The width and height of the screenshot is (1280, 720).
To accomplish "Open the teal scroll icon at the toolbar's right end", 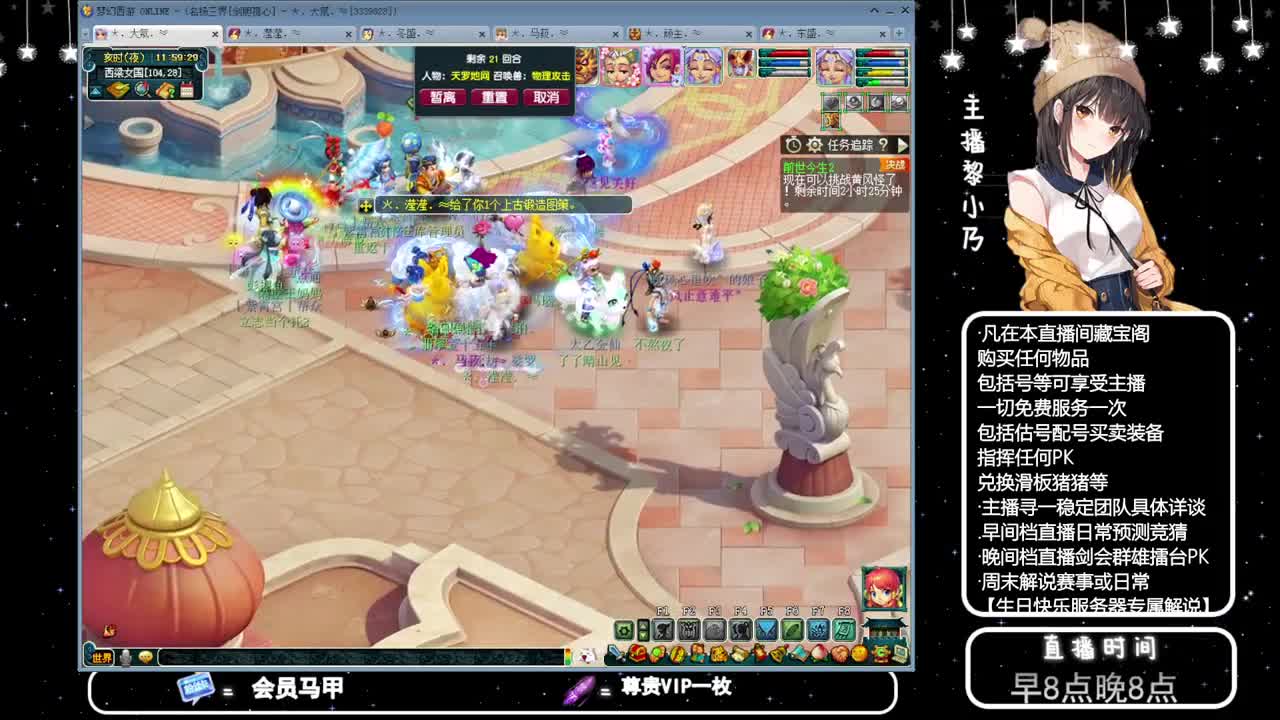I will point(843,630).
